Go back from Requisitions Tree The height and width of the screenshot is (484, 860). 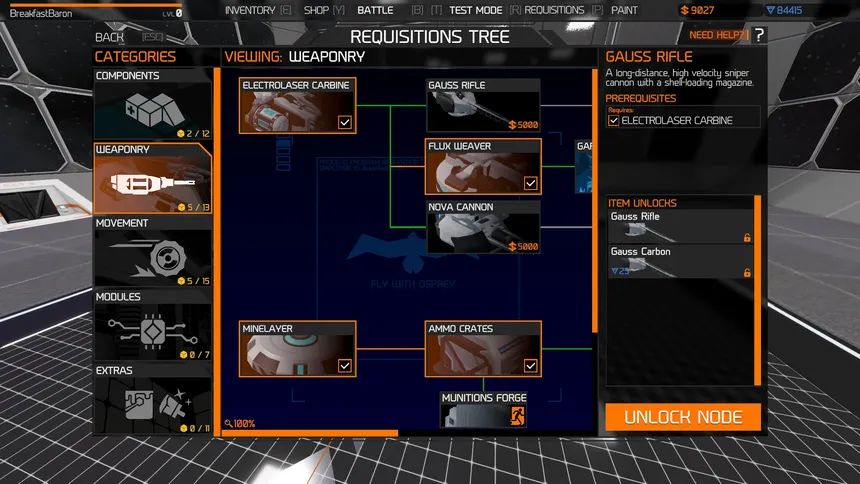tap(110, 37)
